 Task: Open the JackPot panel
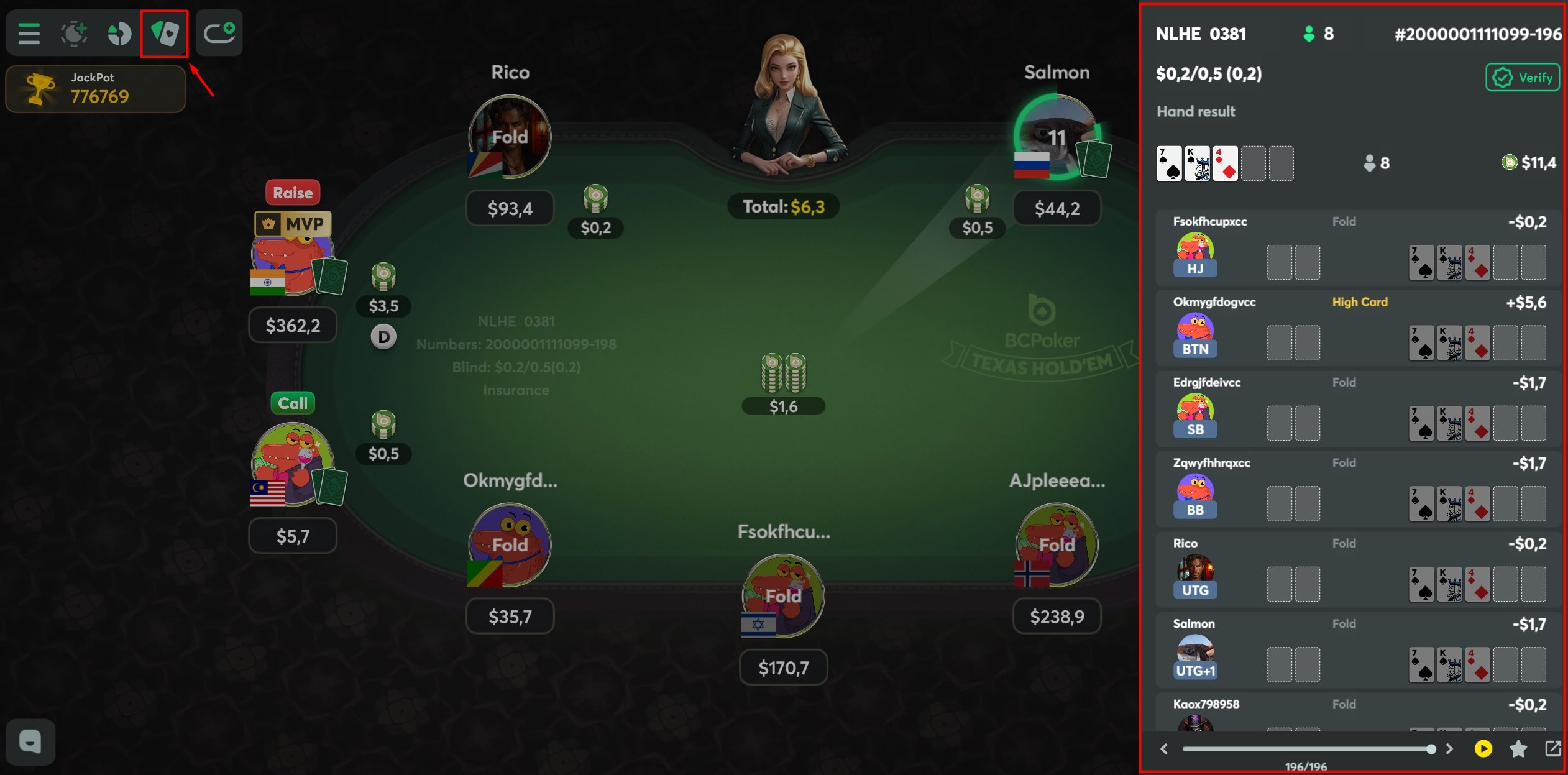pyautogui.click(x=96, y=89)
